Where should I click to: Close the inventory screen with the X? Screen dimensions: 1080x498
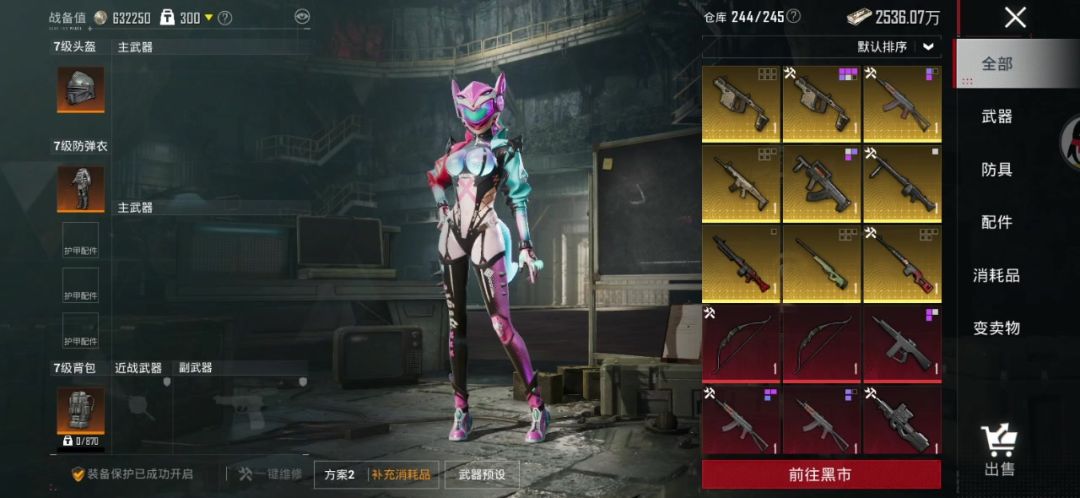click(1015, 17)
